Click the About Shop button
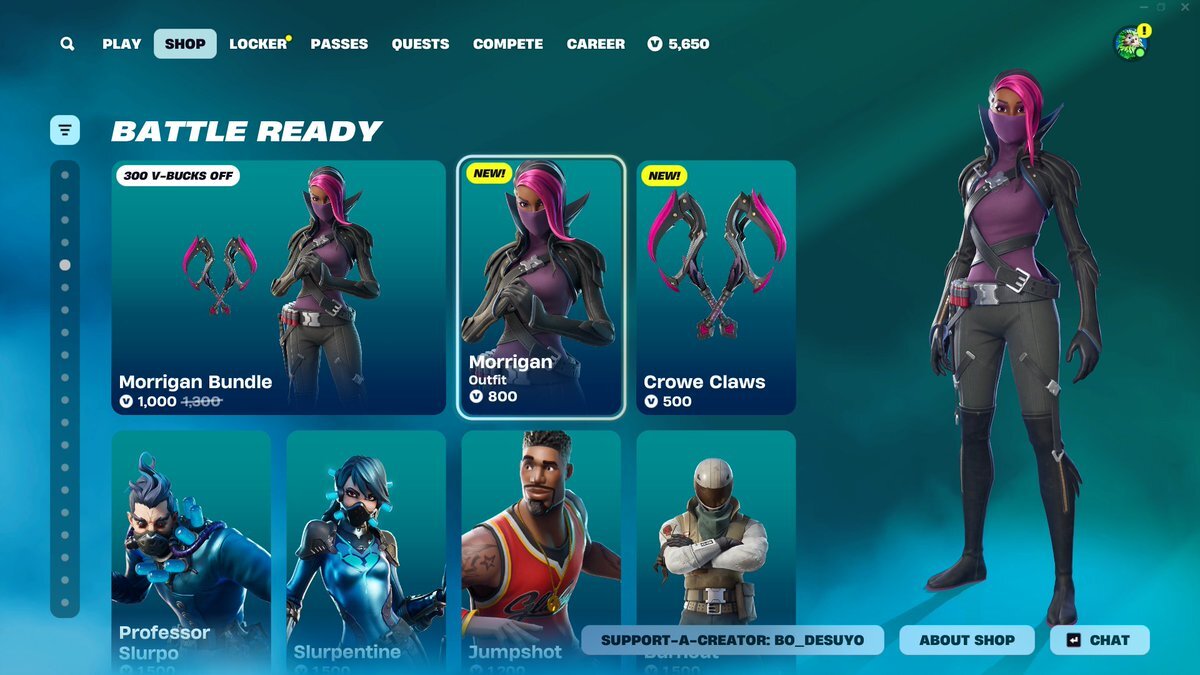Screen dimensions: 1200x675 pyautogui.click(x=967, y=640)
